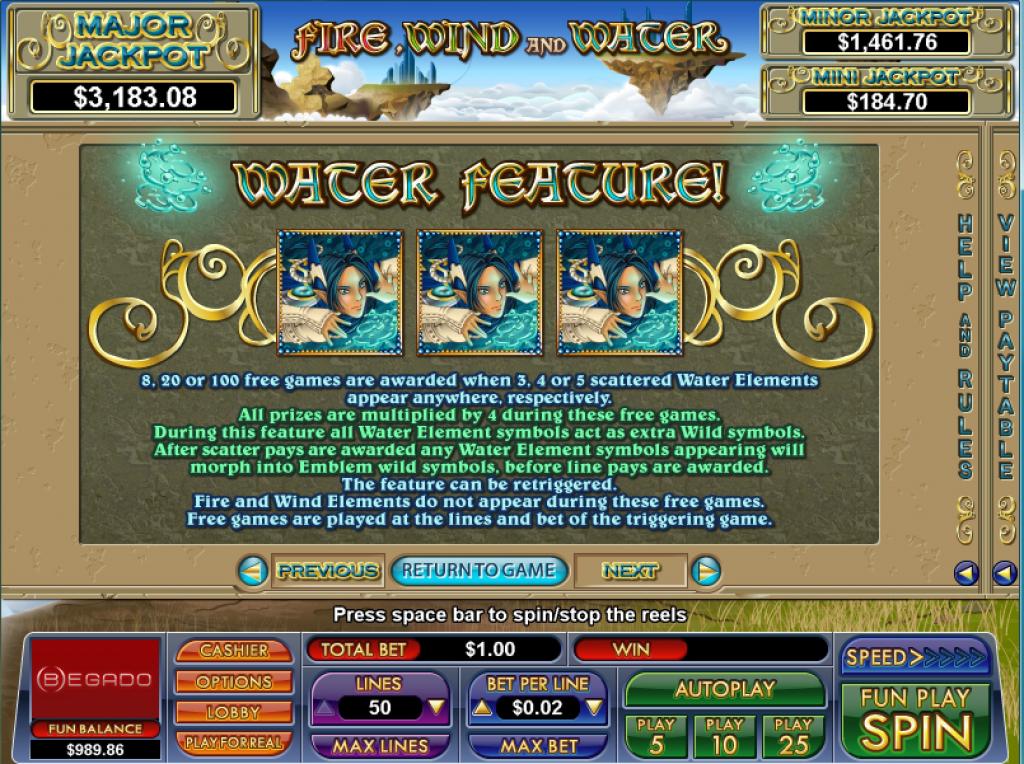Go to the Previous help page
Image resolution: width=1024 pixels, height=764 pixels.
pyautogui.click(x=327, y=571)
